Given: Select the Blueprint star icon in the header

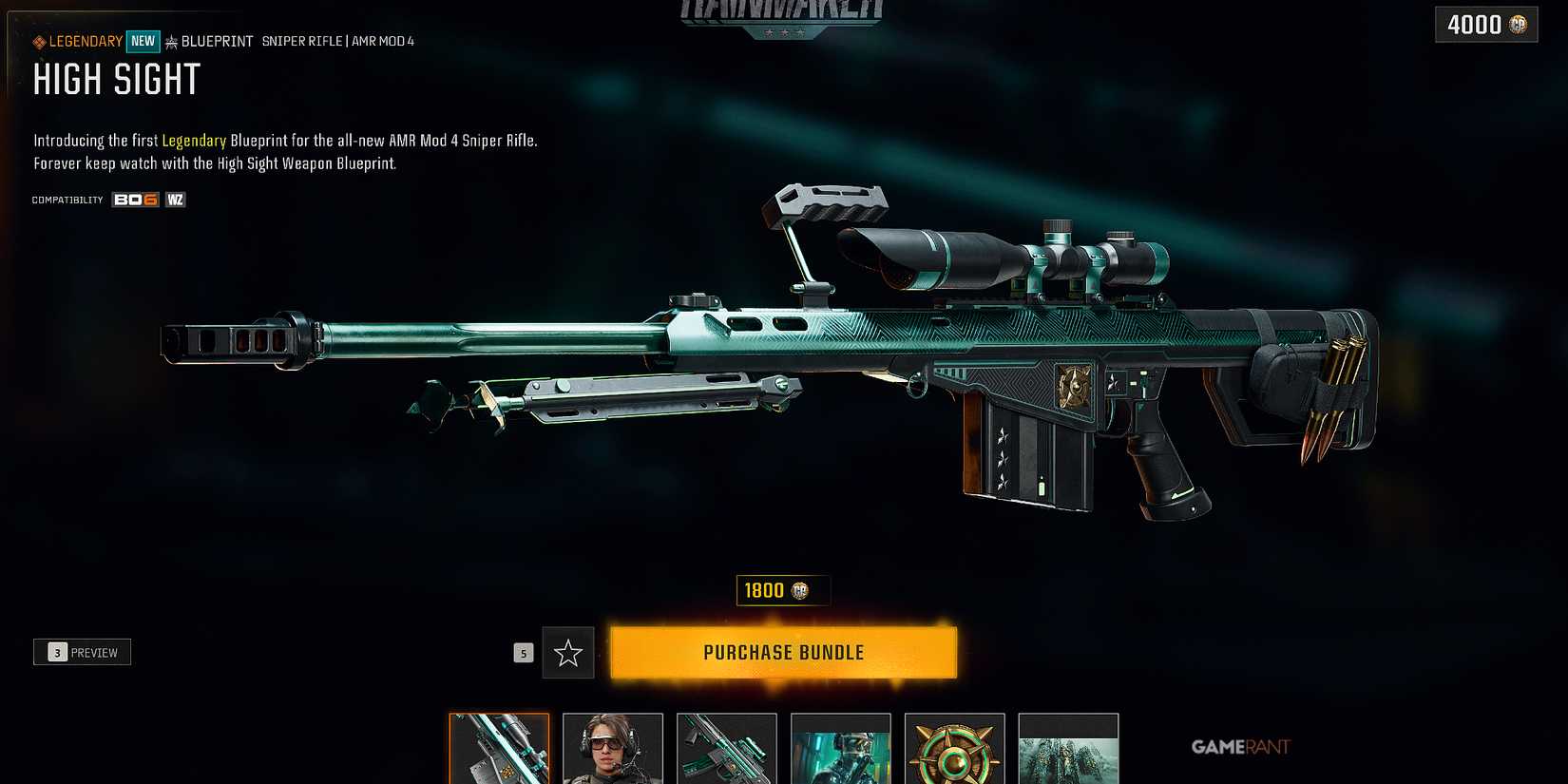Looking at the screenshot, I should click(x=169, y=41).
